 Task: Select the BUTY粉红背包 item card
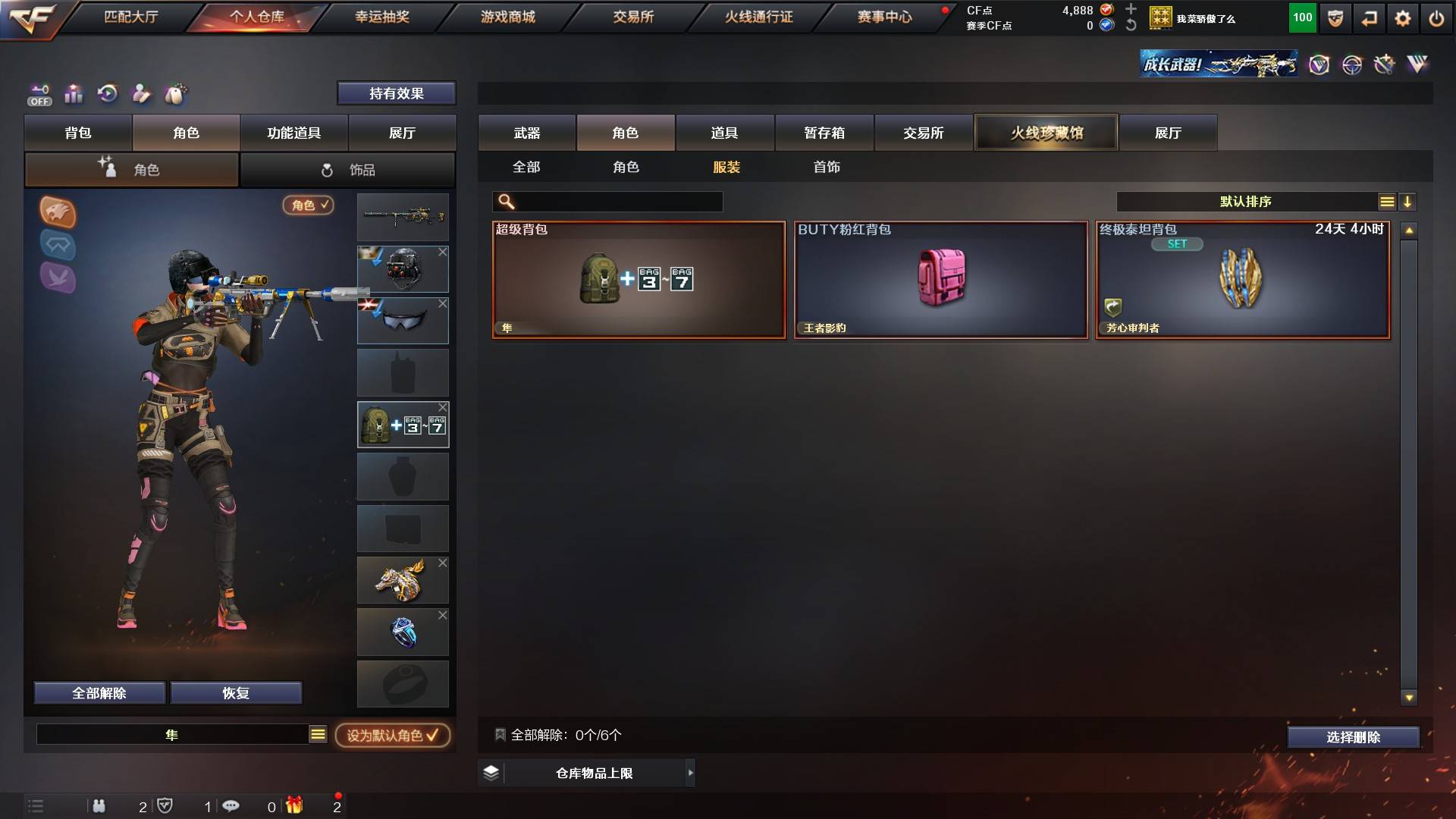tap(940, 280)
